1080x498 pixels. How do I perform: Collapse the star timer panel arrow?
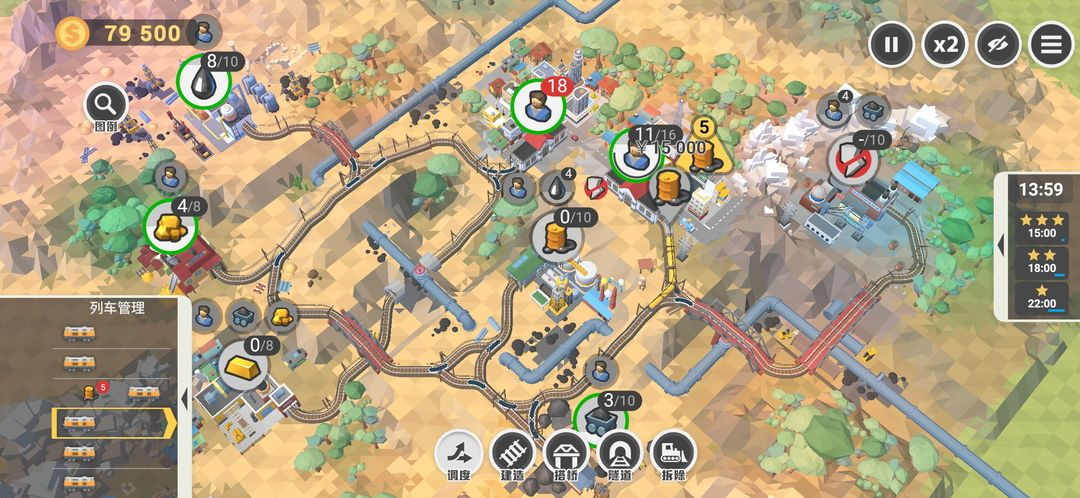click(1001, 245)
